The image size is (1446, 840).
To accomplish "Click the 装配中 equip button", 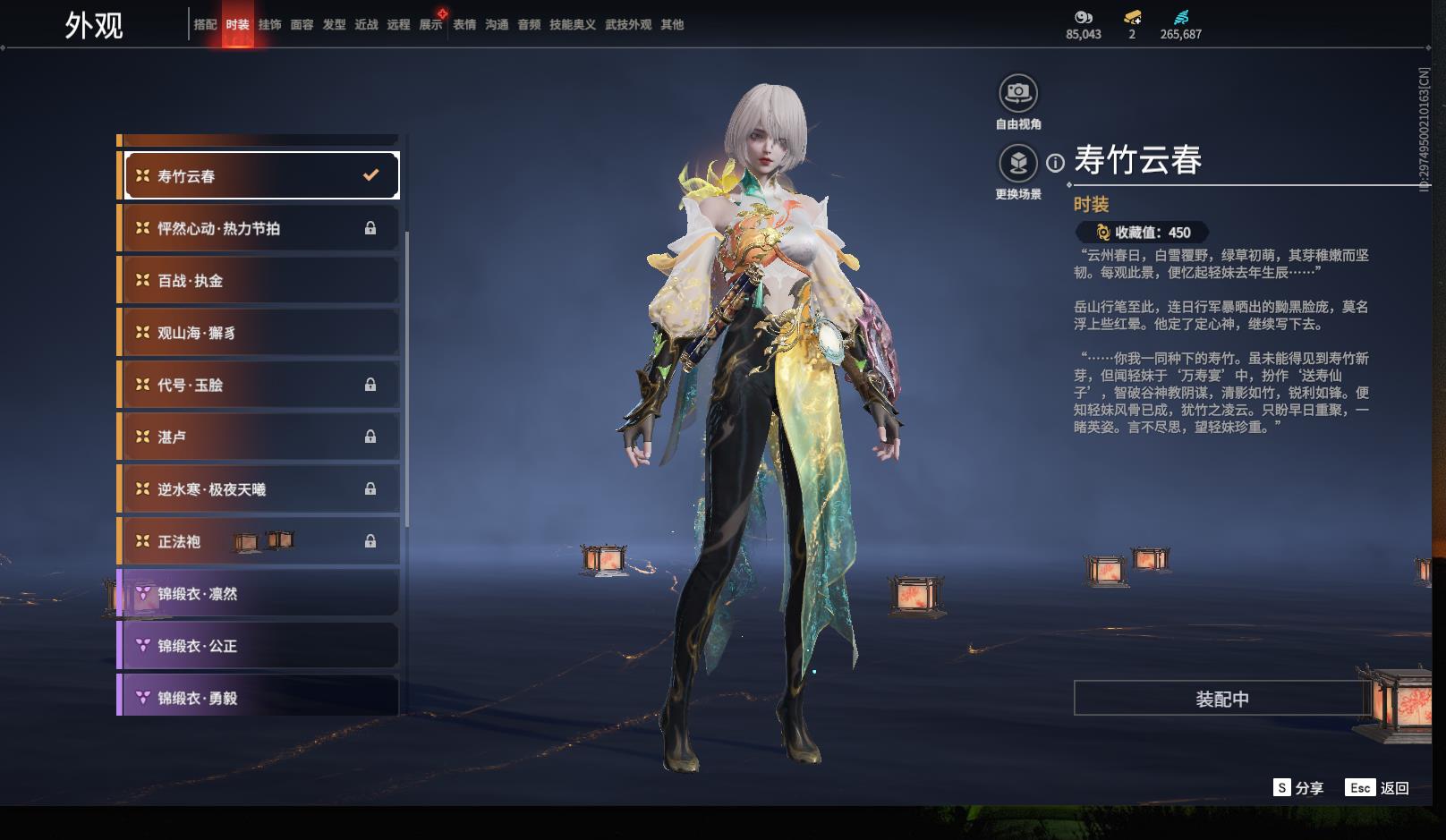I will pos(1221,699).
